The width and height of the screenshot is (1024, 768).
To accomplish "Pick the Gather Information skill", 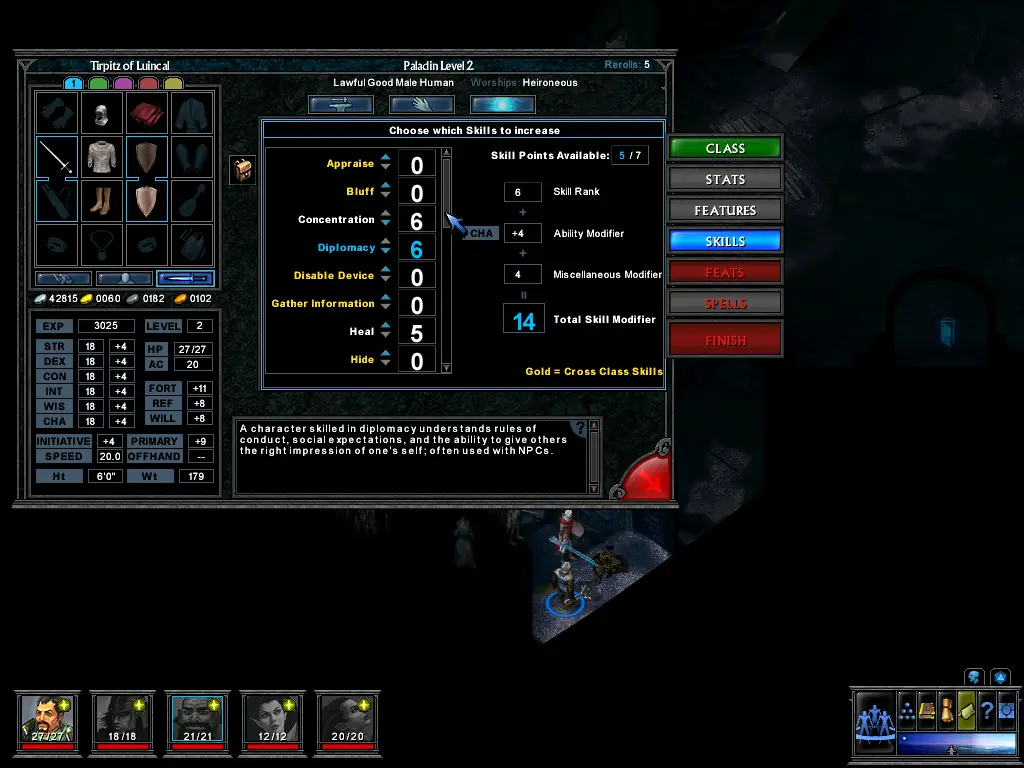I will coord(323,304).
